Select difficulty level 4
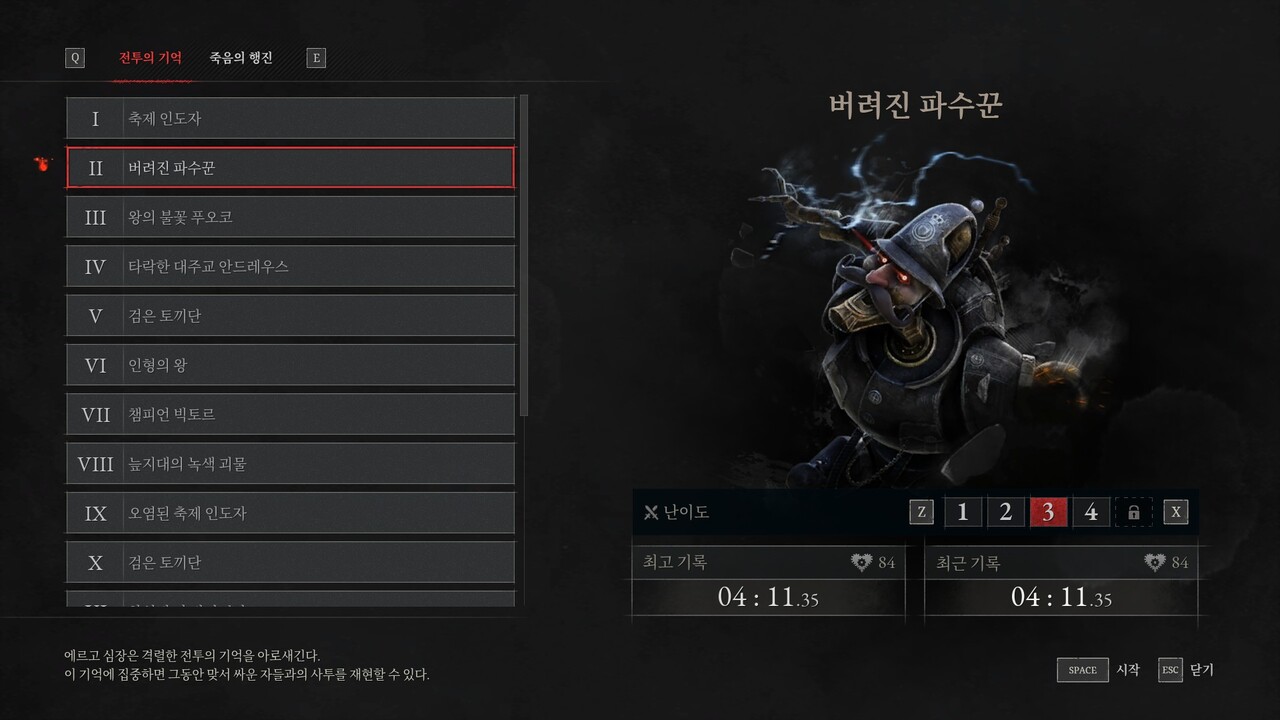The width and height of the screenshot is (1280, 720). (1091, 511)
